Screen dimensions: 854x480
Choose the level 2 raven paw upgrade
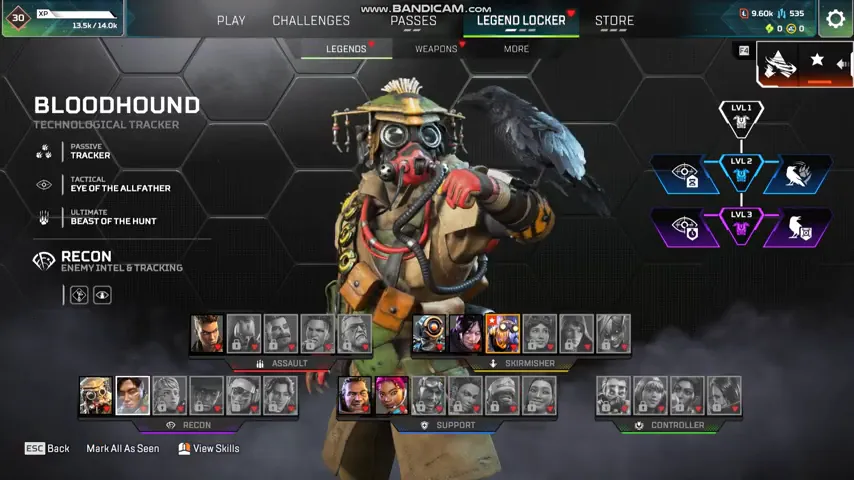797,174
